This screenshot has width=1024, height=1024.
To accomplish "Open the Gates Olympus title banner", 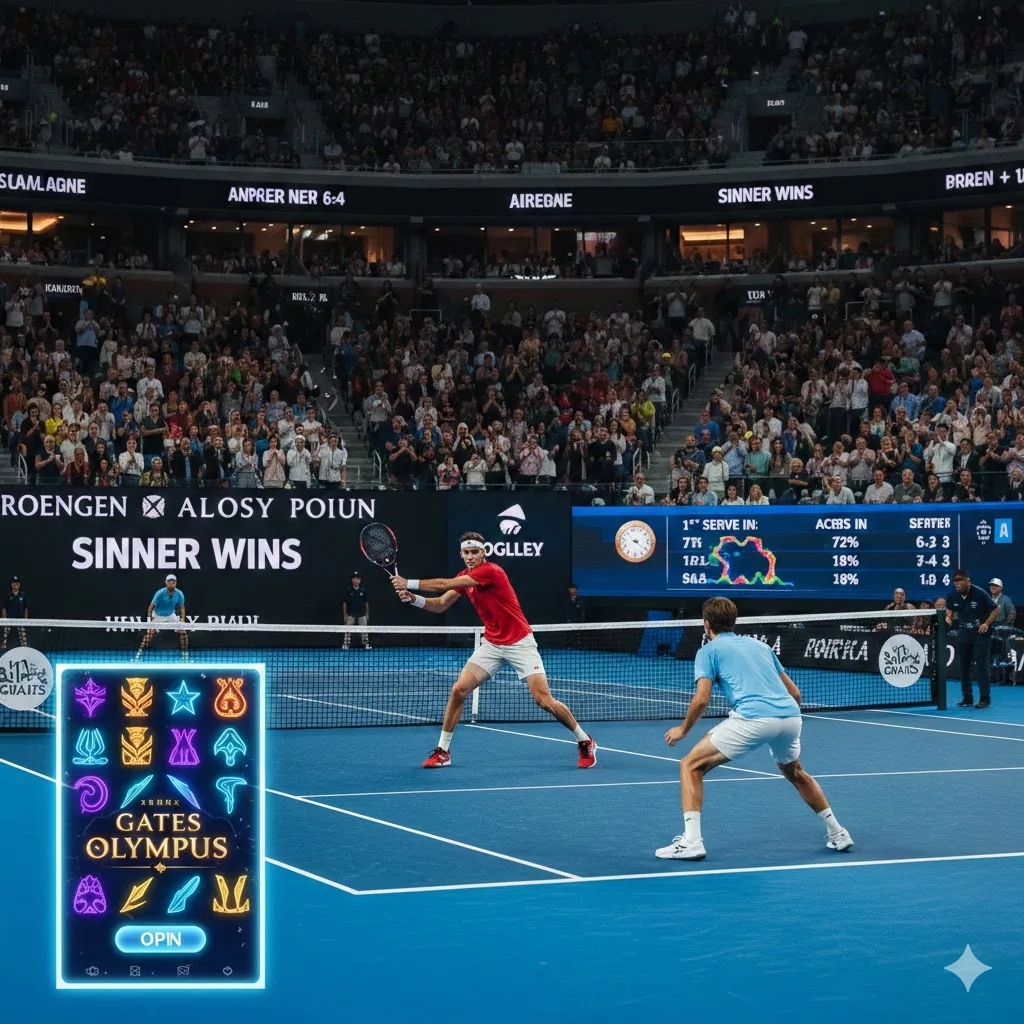I will point(156,837).
